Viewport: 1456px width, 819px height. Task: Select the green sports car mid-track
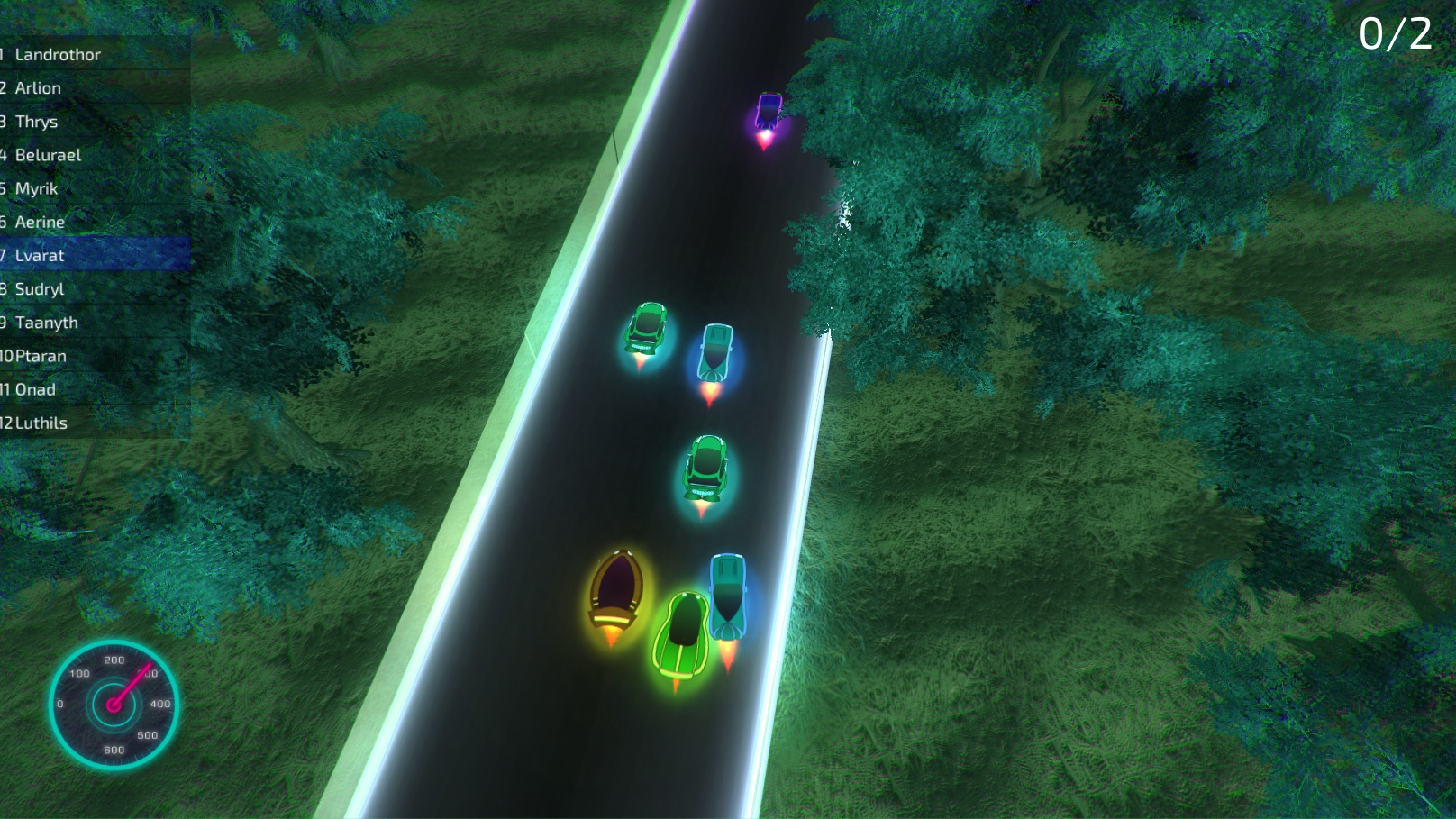click(x=708, y=469)
